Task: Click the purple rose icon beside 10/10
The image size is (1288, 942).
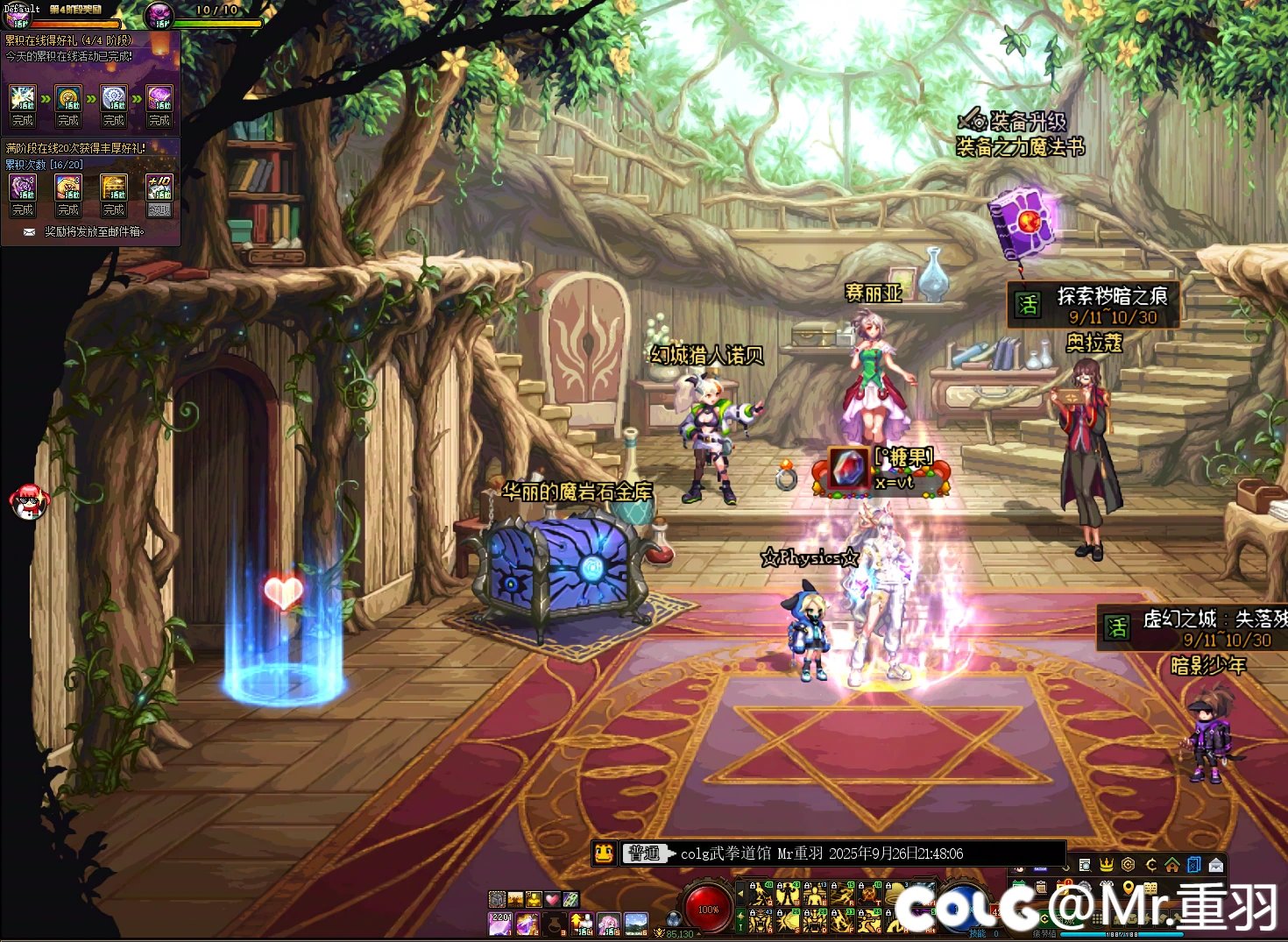Action: pos(160,15)
